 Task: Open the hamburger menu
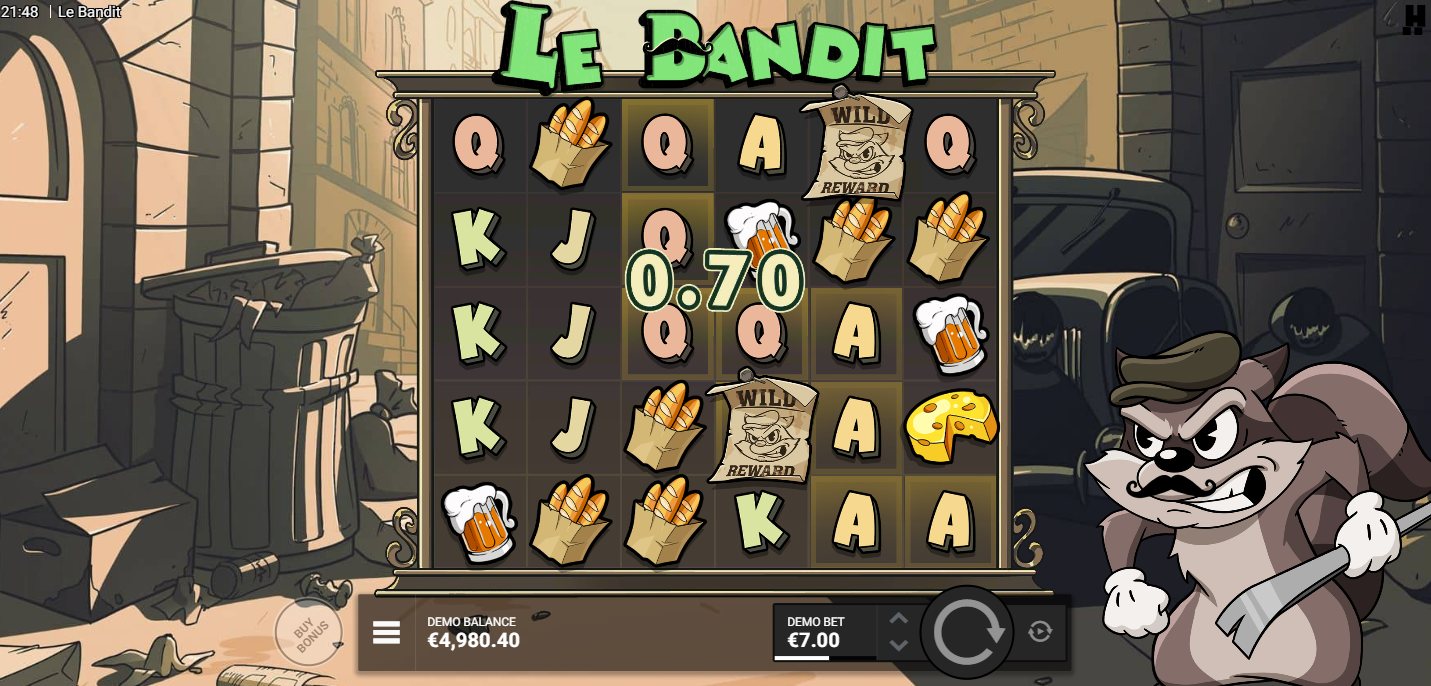tap(387, 632)
